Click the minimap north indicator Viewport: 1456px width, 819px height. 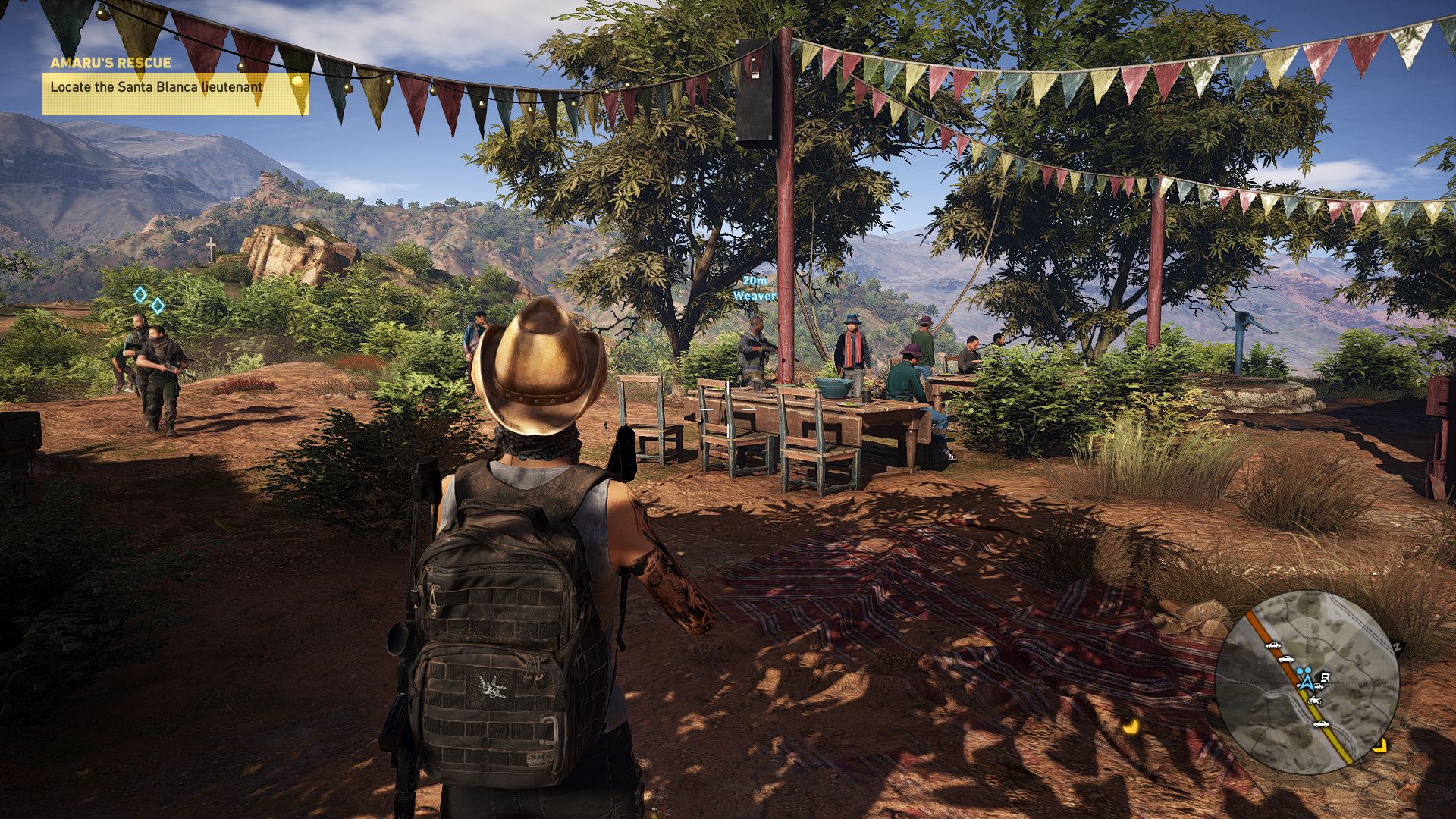pos(1397,647)
